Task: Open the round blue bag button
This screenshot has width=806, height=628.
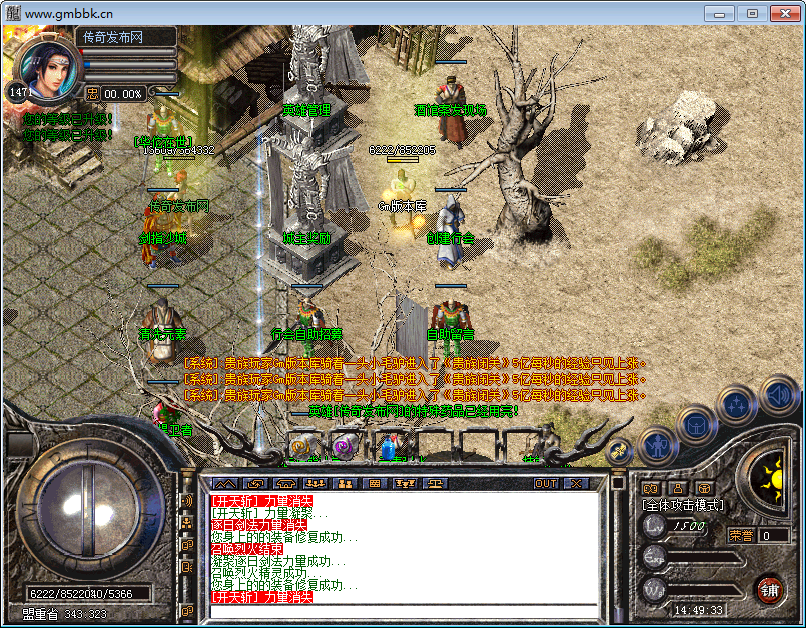Action: click(696, 424)
